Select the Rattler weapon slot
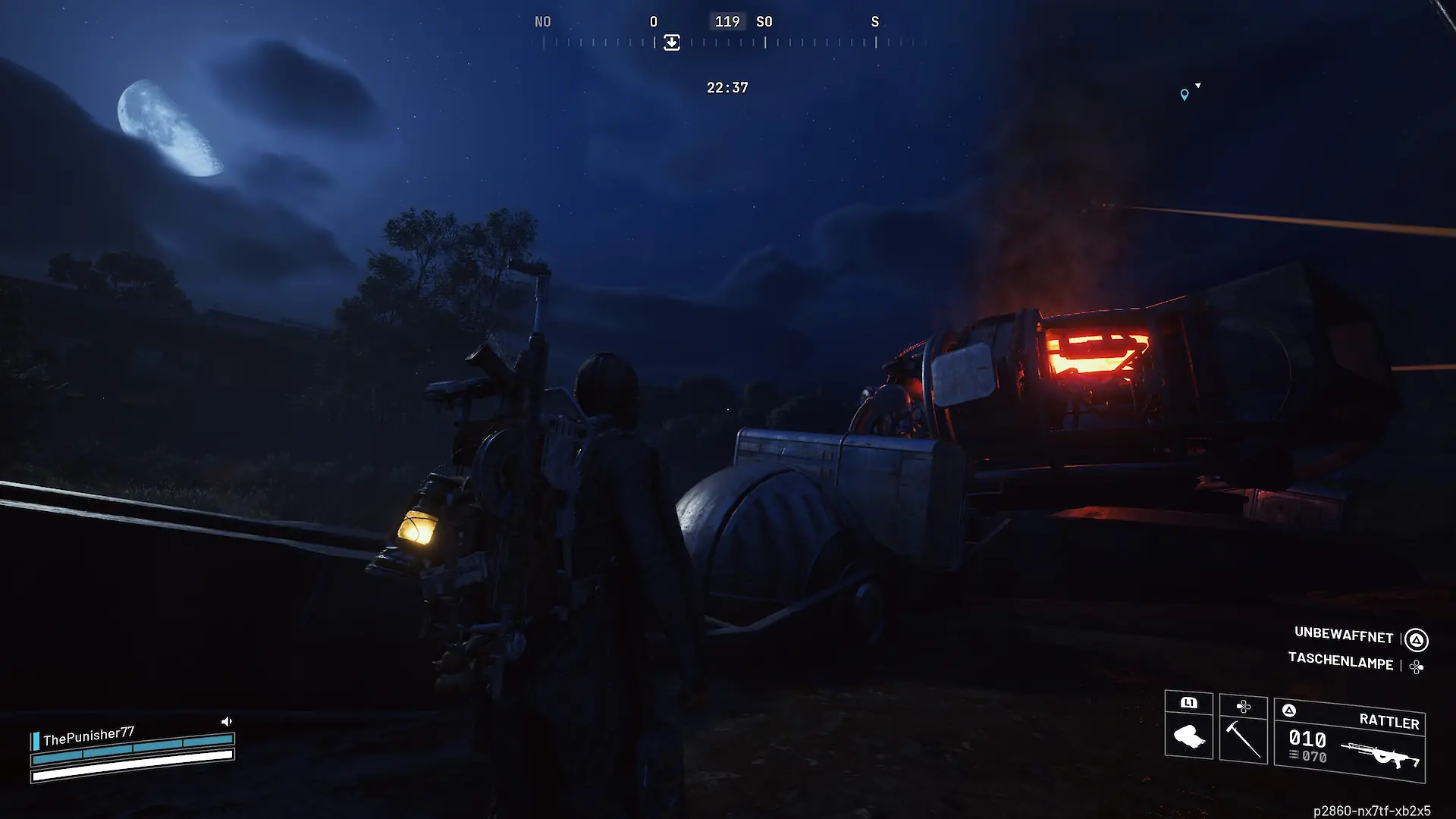Viewport: 1456px width, 819px height. 1350,740
